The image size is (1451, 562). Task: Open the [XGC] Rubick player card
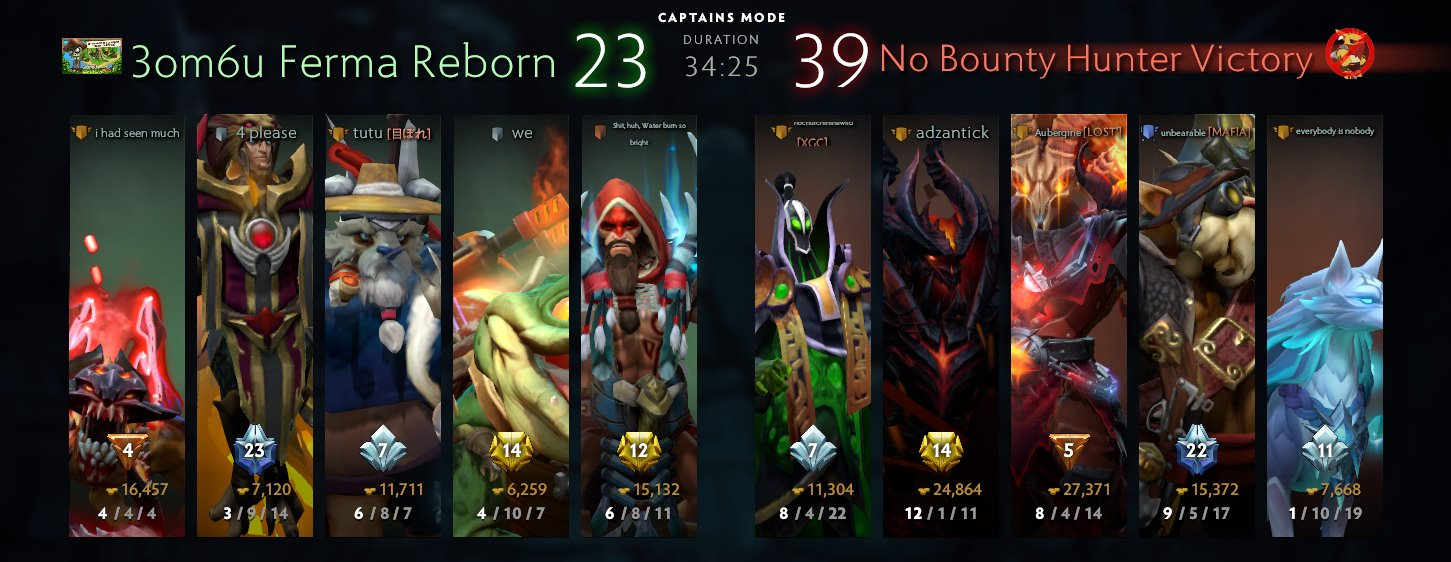[813, 320]
